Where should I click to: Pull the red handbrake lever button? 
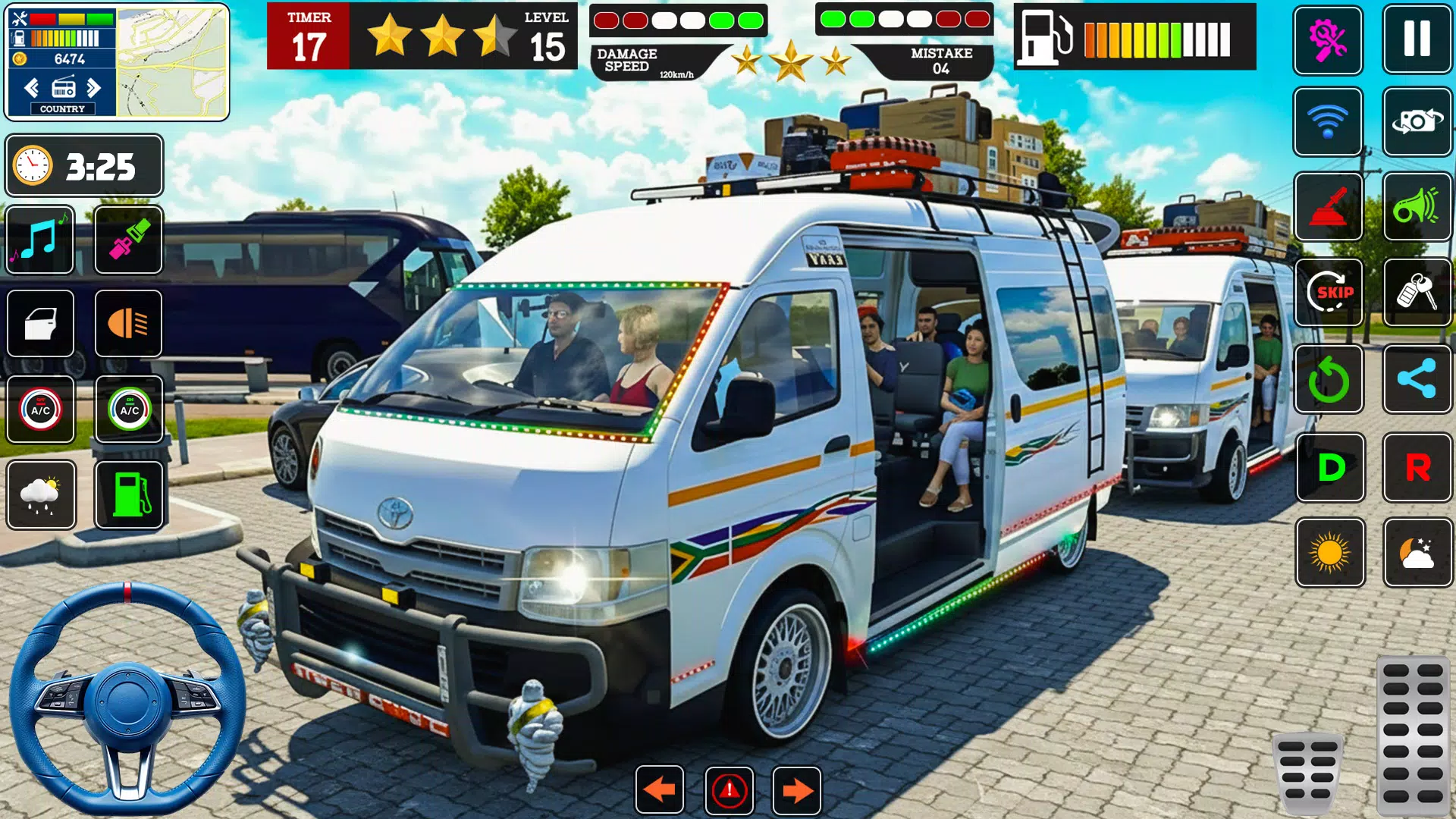click(1328, 206)
